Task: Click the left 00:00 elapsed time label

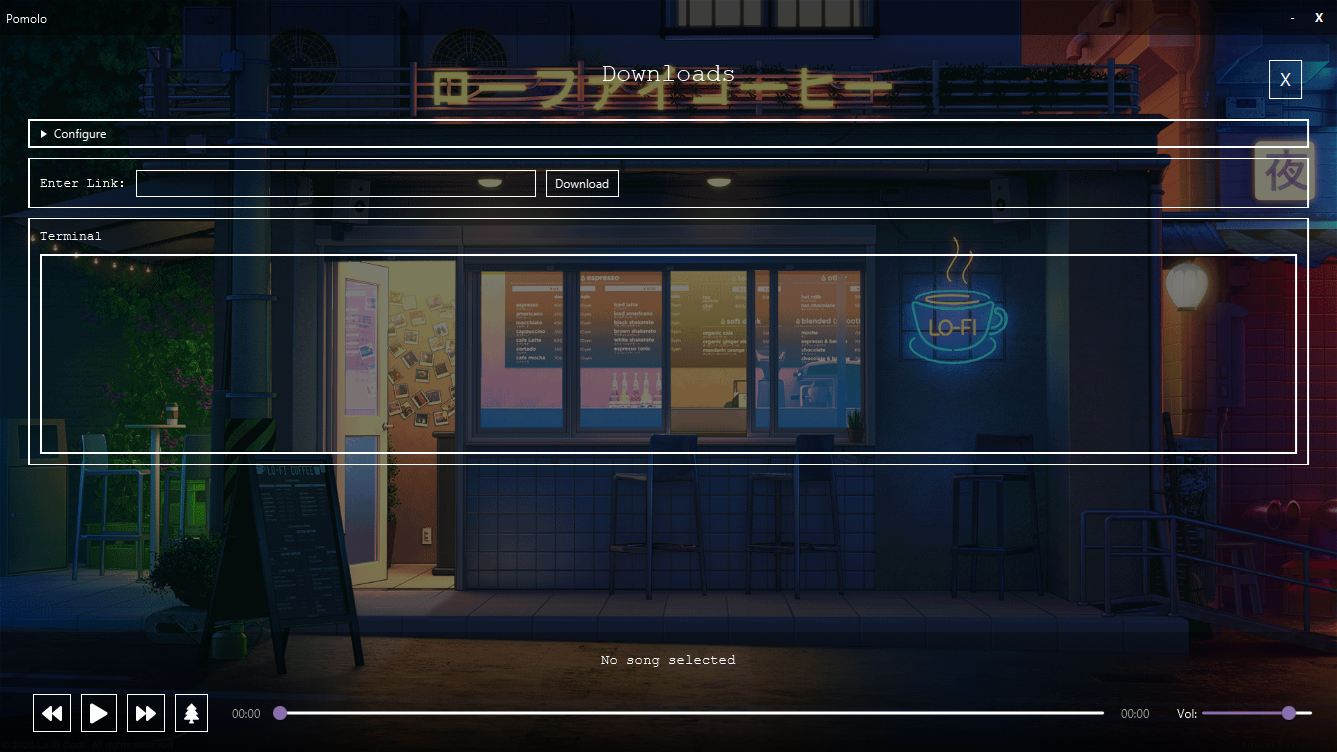Action: [x=245, y=713]
